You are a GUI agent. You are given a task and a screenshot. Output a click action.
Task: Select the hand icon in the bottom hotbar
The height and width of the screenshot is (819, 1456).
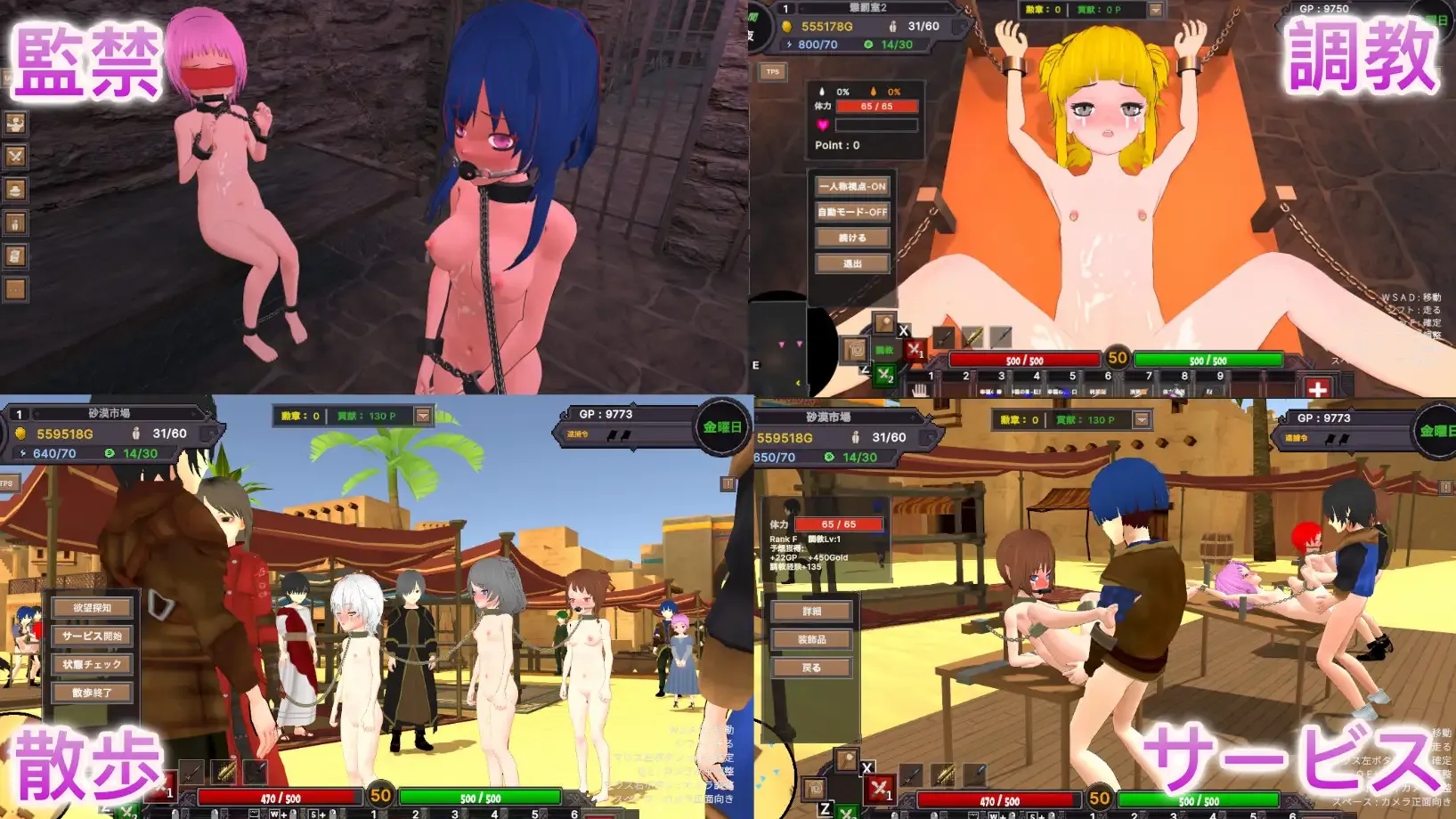(918, 388)
